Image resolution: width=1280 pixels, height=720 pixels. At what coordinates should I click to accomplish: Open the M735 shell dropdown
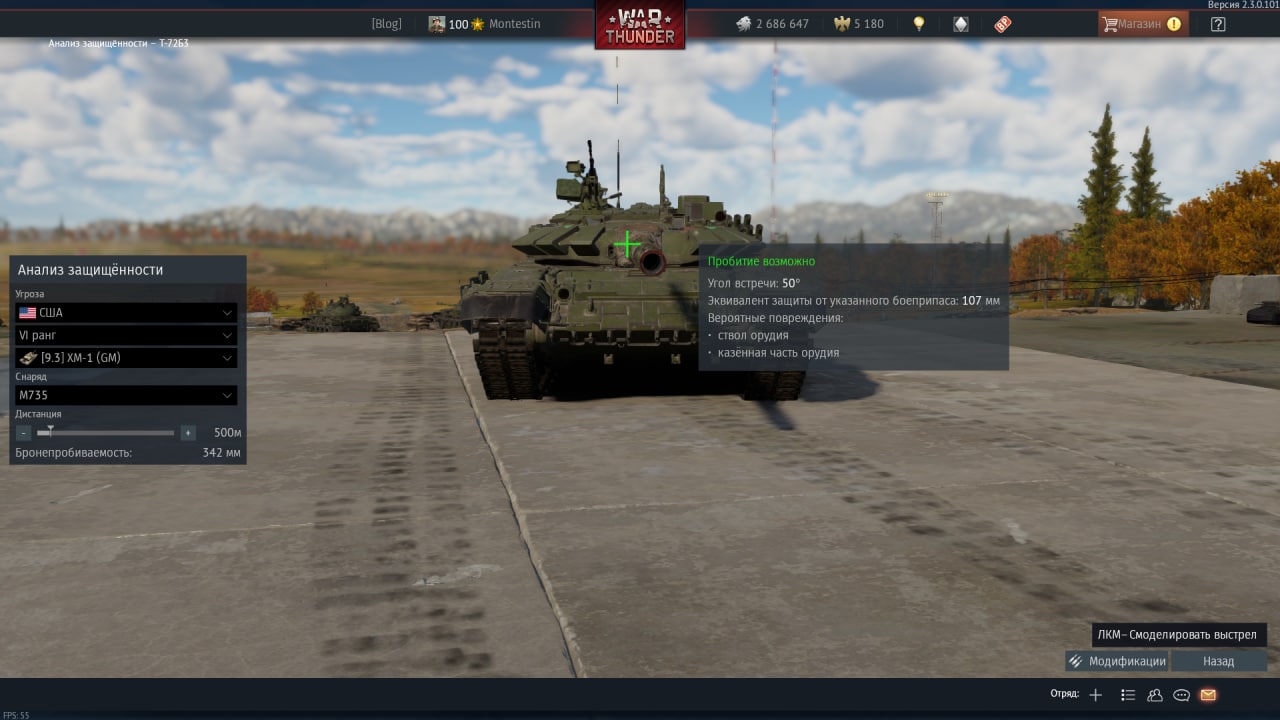tap(126, 395)
